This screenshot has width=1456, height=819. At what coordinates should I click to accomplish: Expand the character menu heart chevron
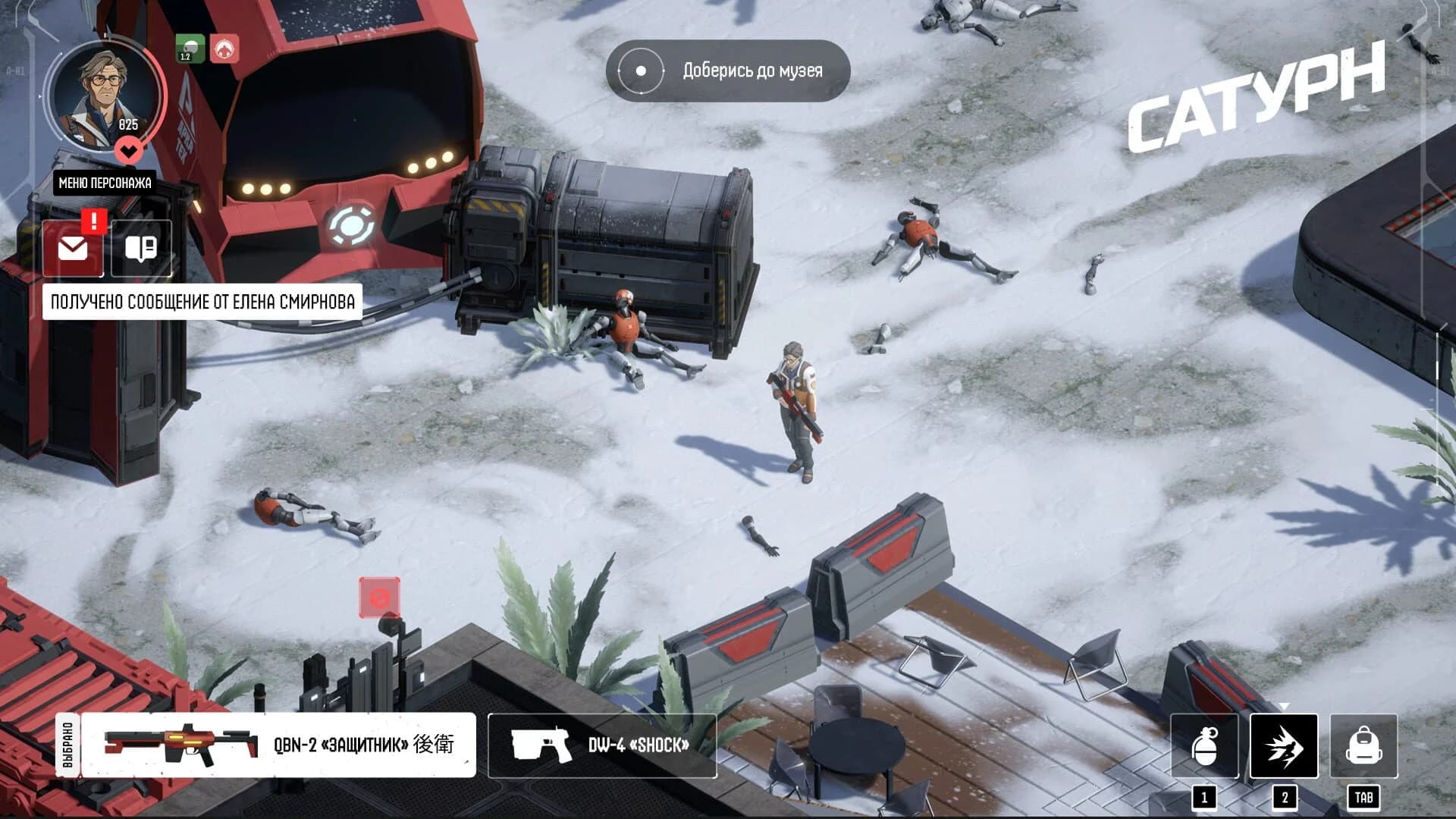pos(129,149)
